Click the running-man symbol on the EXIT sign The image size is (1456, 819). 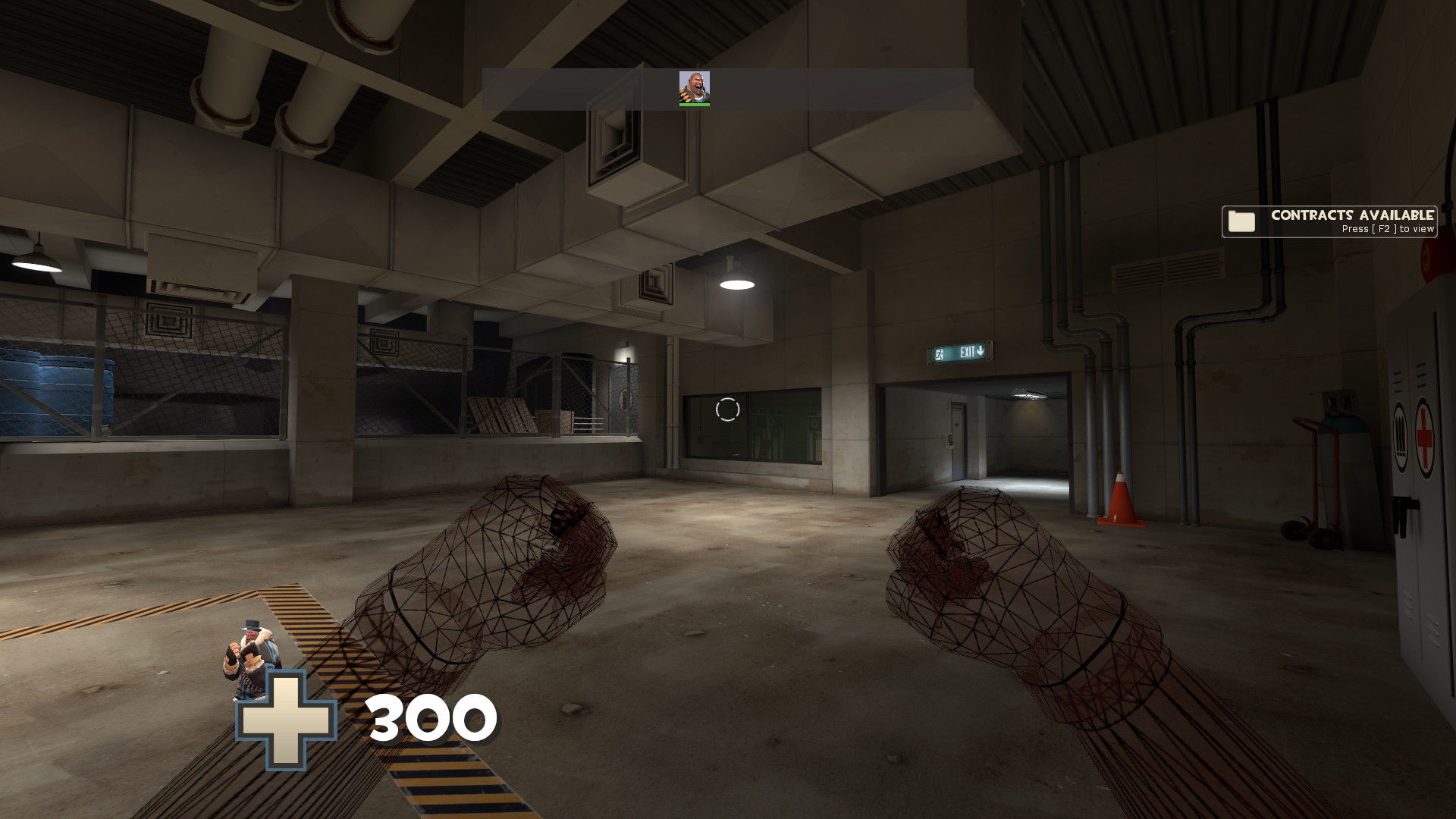pos(939,353)
